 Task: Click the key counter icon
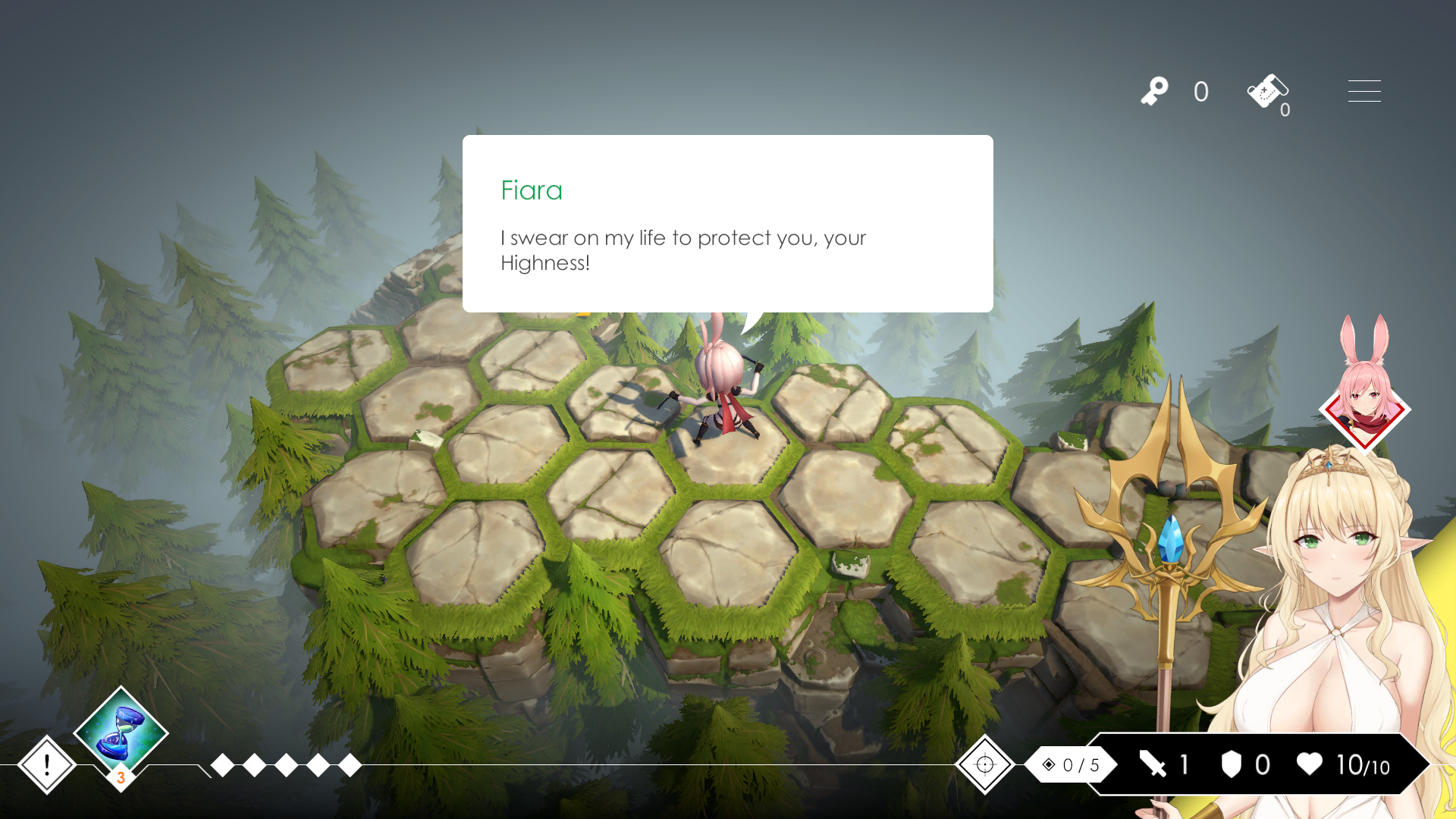tap(1154, 92)
